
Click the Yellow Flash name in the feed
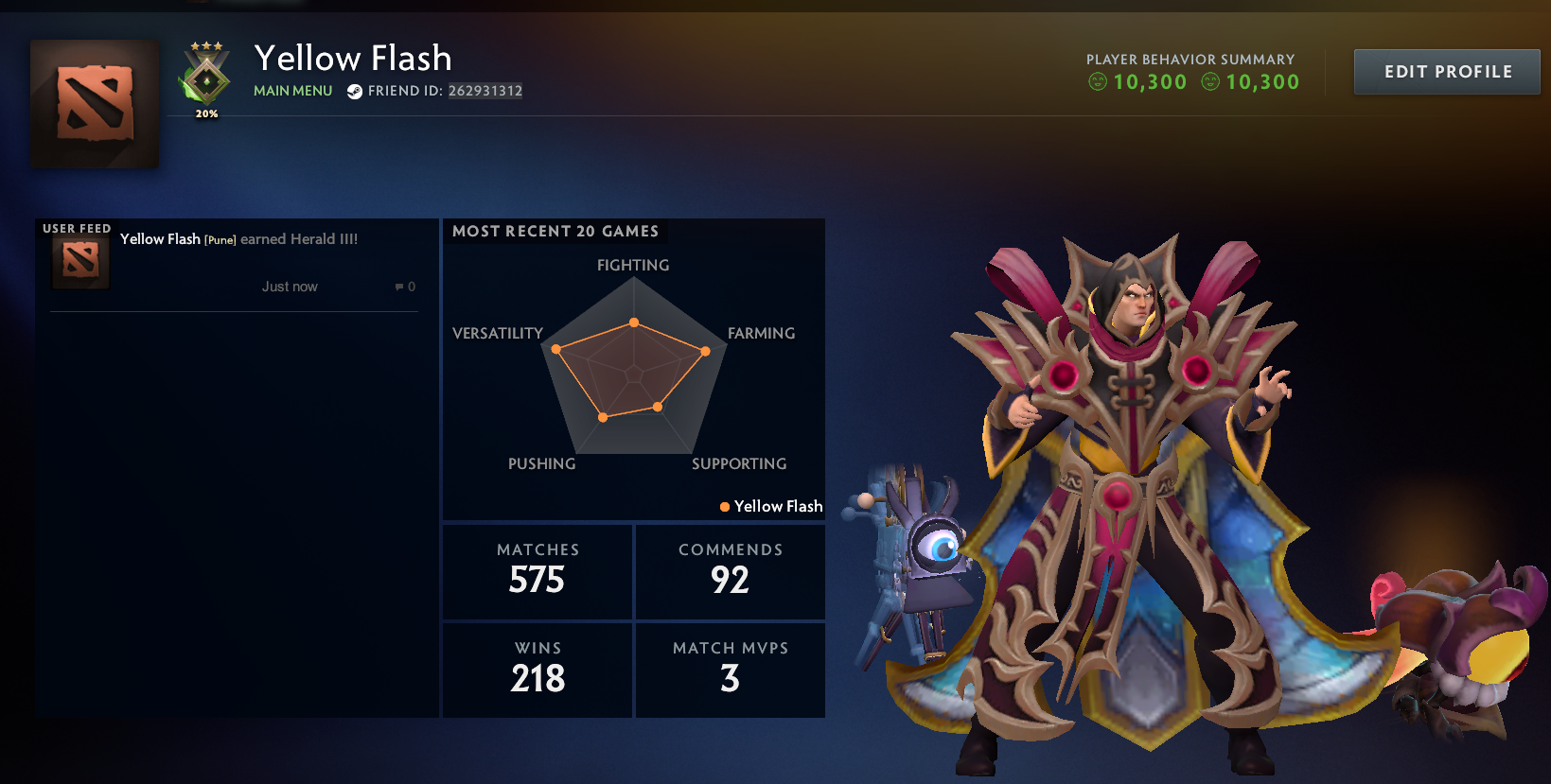pyautogui.click(x=160, y=239)
